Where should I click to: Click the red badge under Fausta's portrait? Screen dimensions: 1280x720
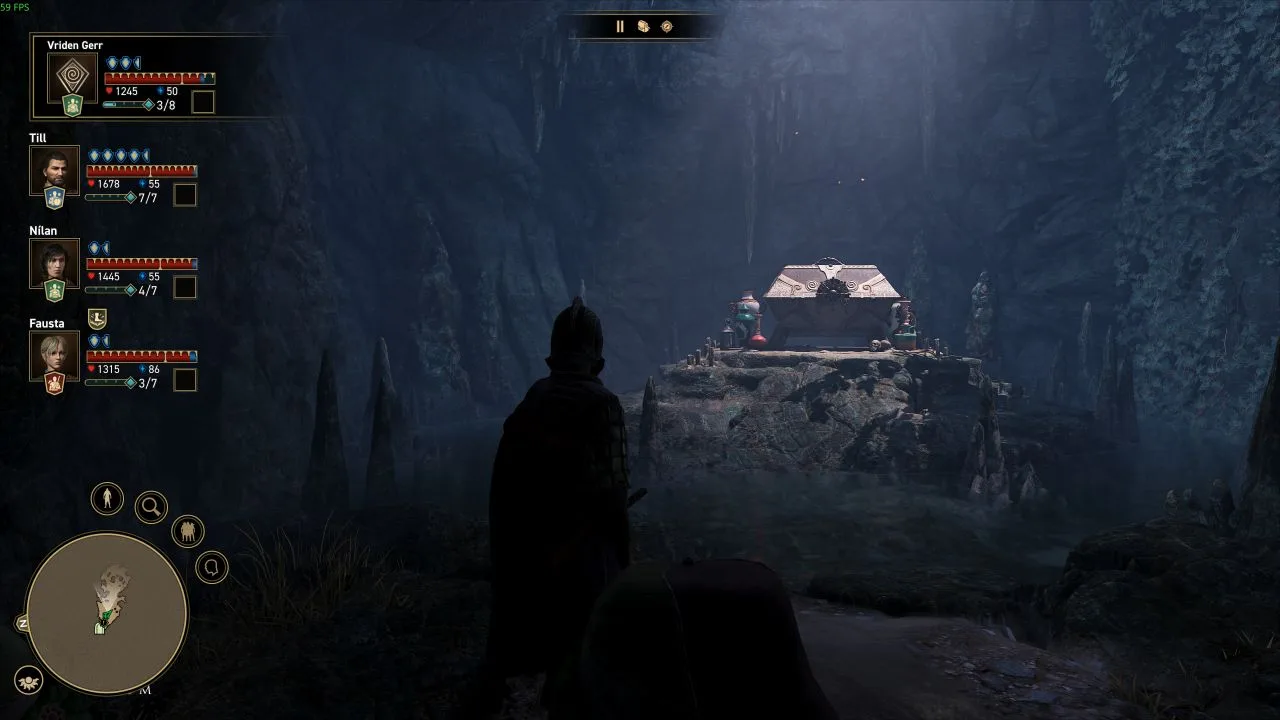click(54, 383)
